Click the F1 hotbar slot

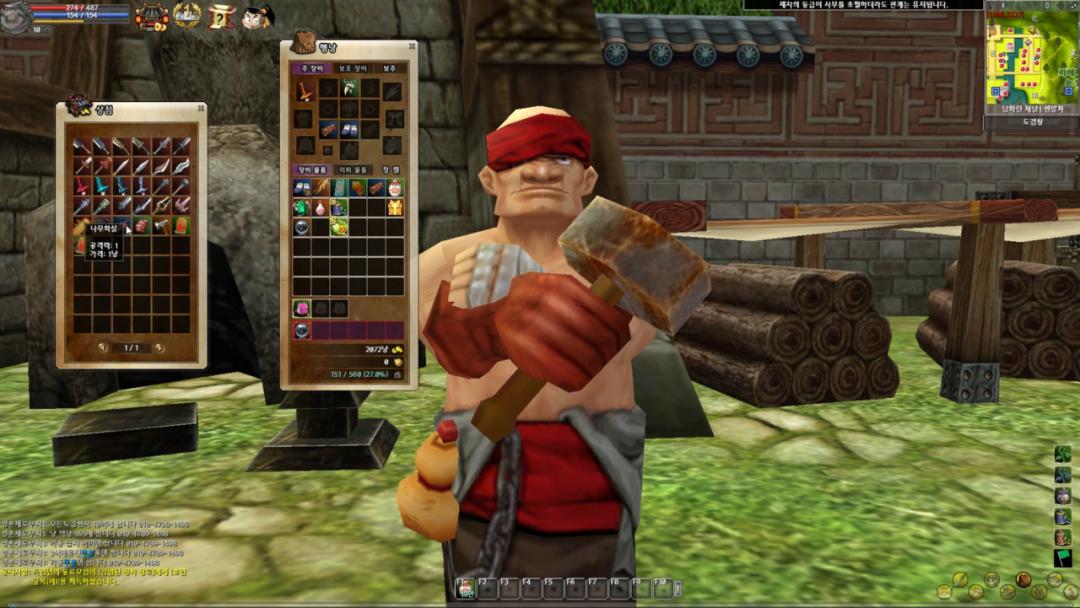click(466, 588)
